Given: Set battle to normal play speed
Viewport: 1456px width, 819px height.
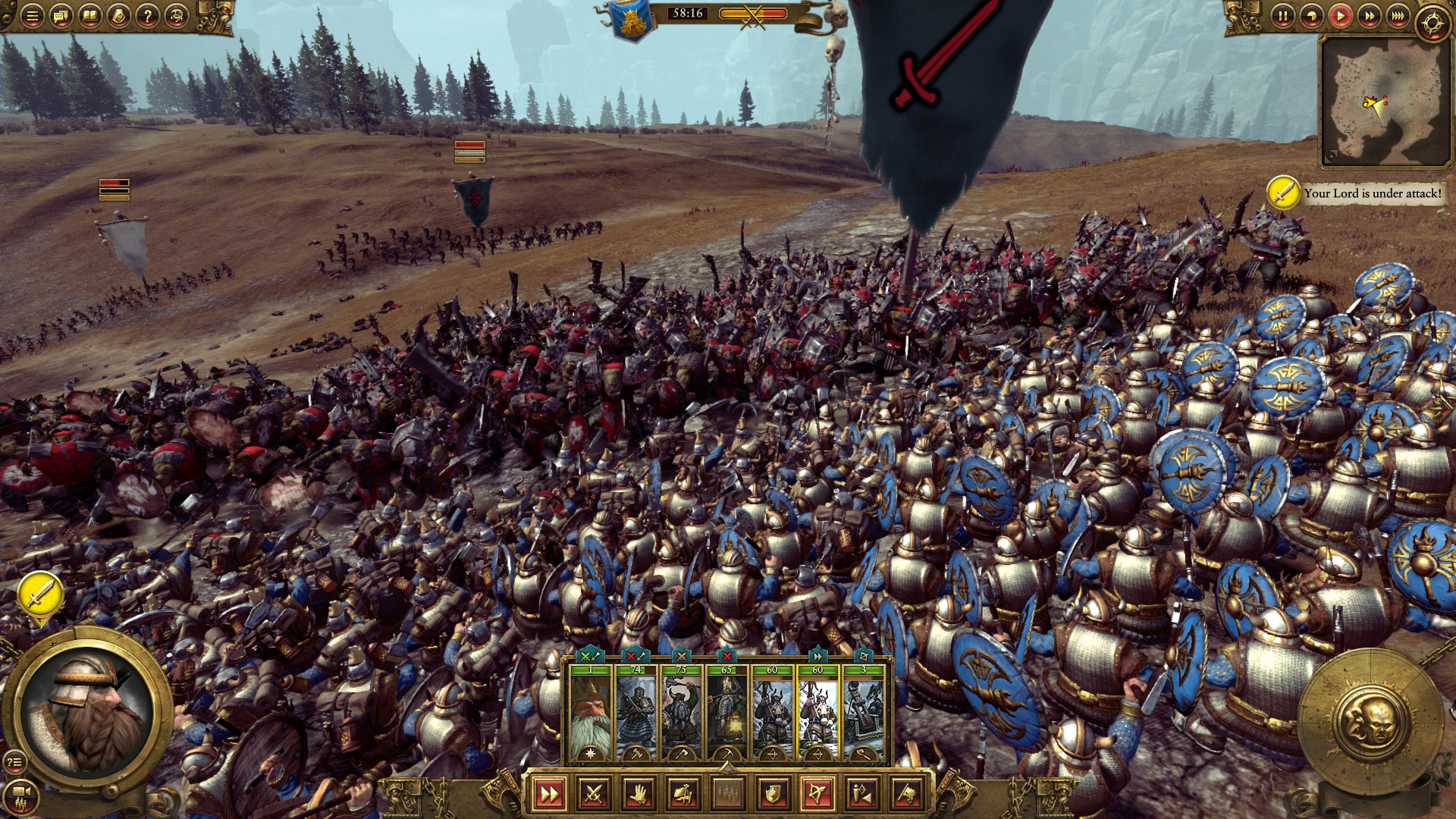Looking at the screenshot, I should (1340, 16).
